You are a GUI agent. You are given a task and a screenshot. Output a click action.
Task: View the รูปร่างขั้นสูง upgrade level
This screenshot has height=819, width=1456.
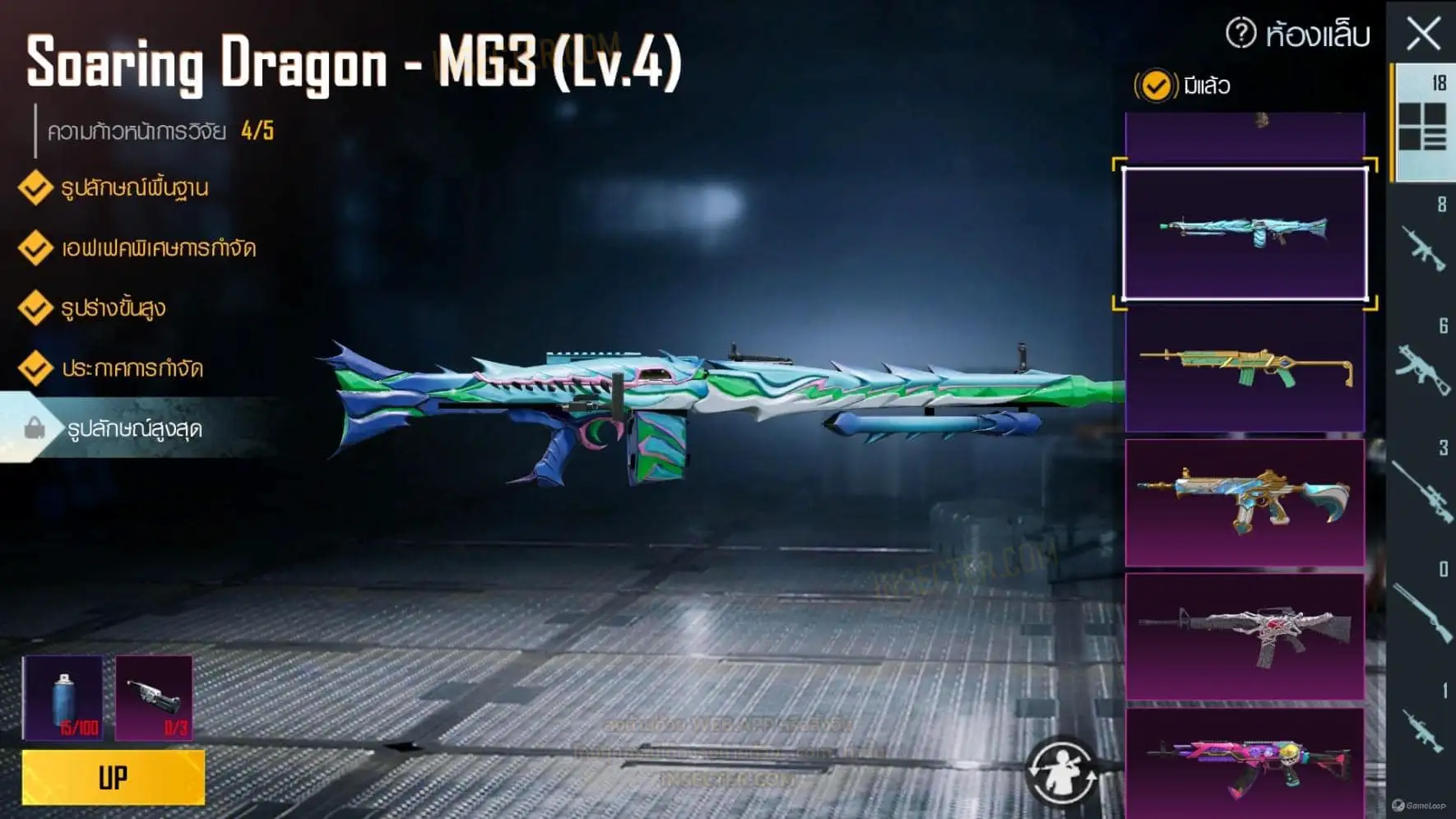coord(114,308)
